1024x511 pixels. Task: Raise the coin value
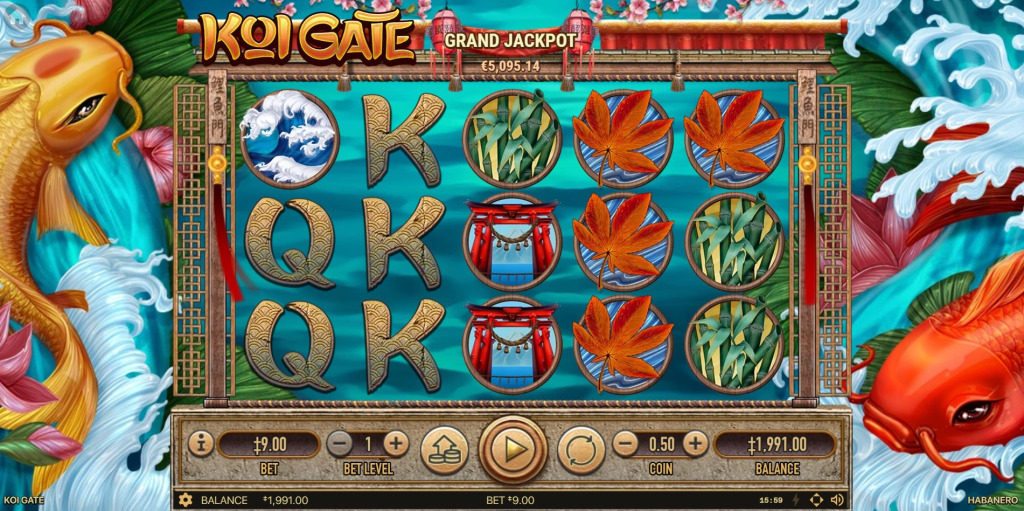(695, 444)
